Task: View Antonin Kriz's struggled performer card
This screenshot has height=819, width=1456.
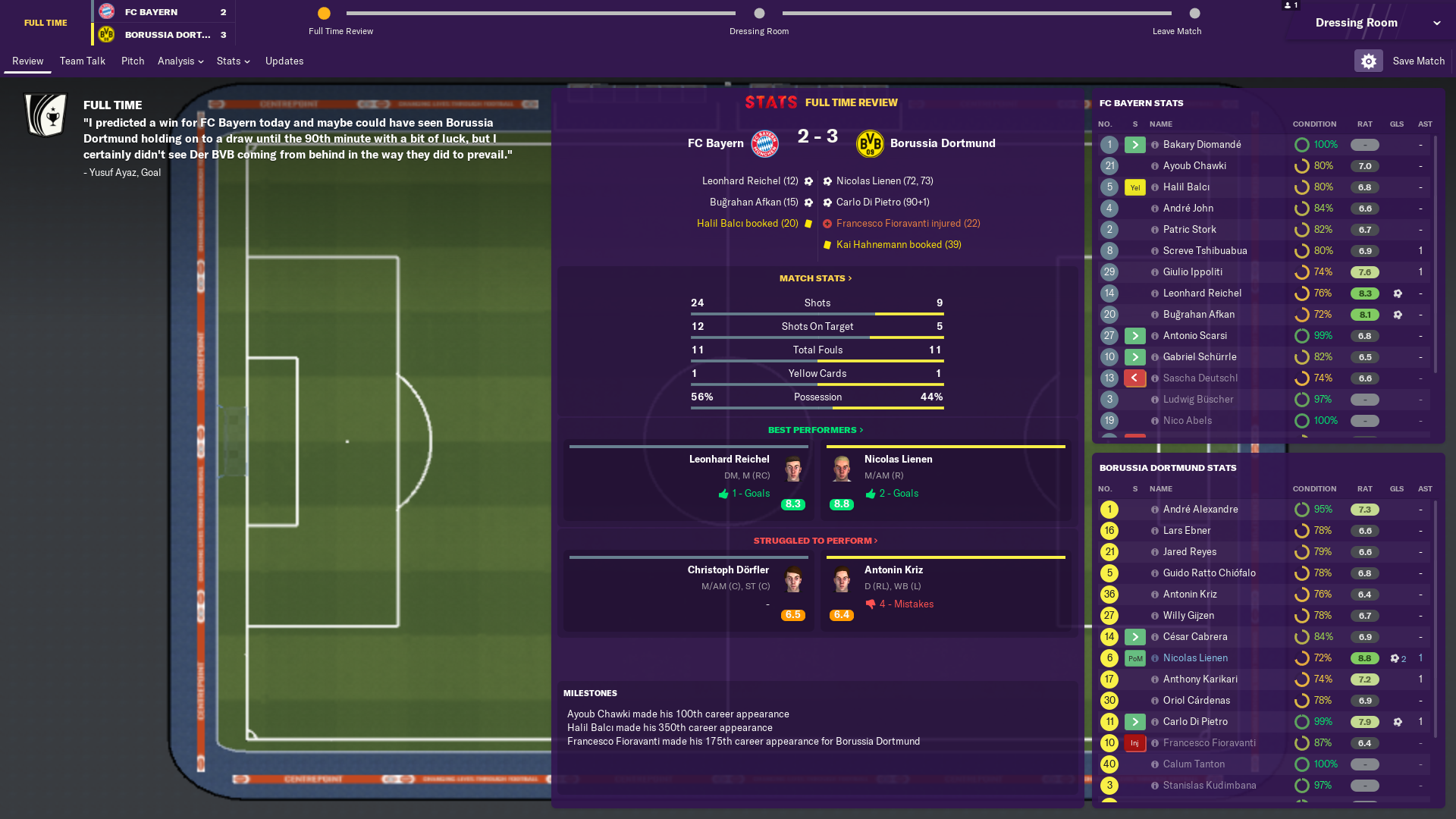Action: [x=946, y=591]
